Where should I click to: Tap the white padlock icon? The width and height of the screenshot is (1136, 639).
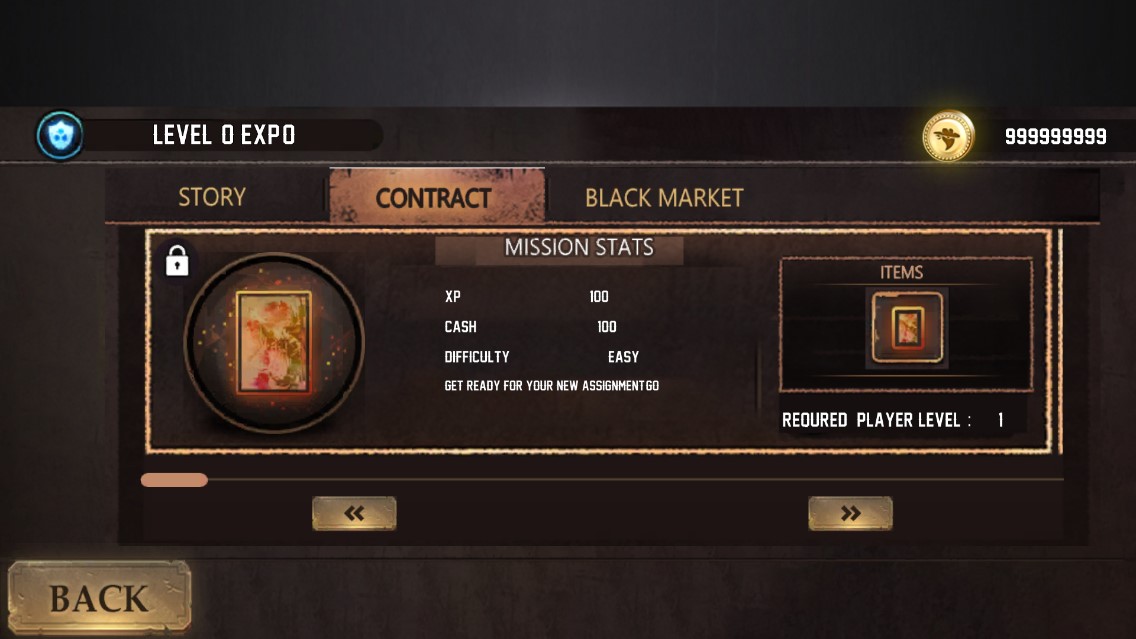(177, 262)
